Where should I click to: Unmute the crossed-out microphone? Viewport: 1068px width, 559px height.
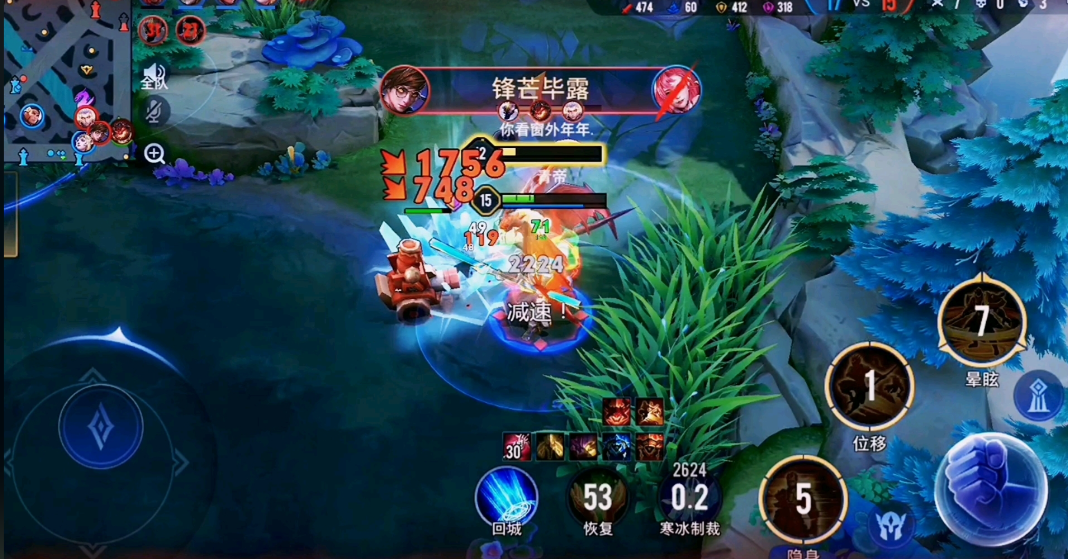pos(155,112)
